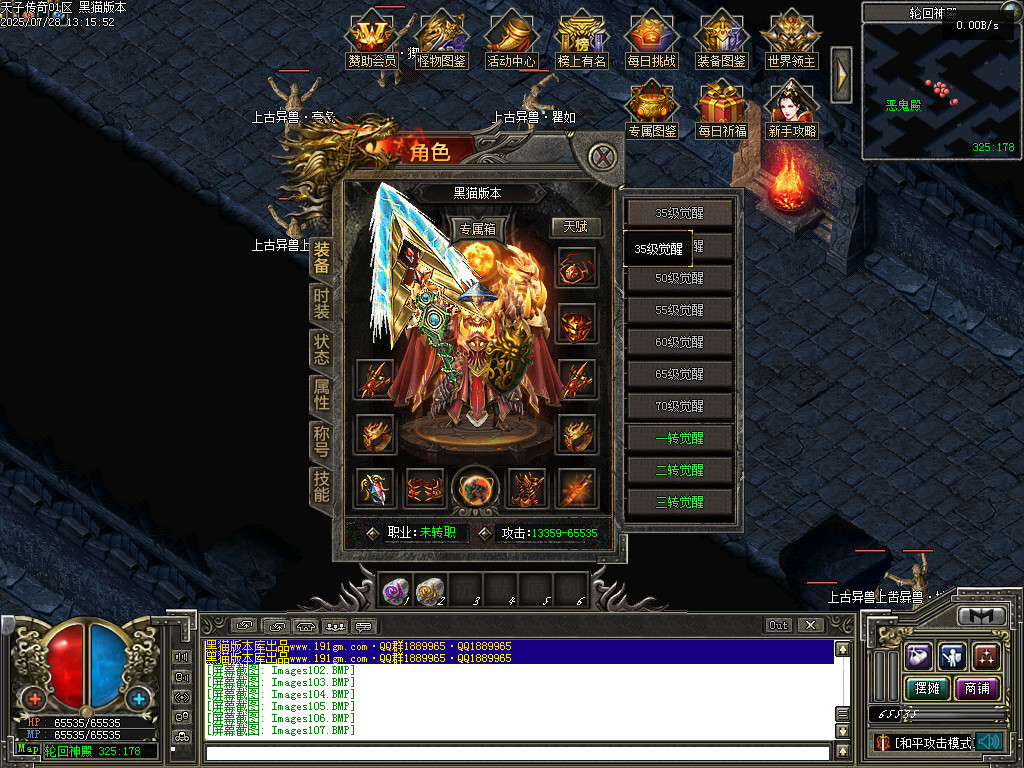This screenshot has height=768, width=1024.
Task: Open 赞助会员 sponsor menu
Action: [372, 42]
